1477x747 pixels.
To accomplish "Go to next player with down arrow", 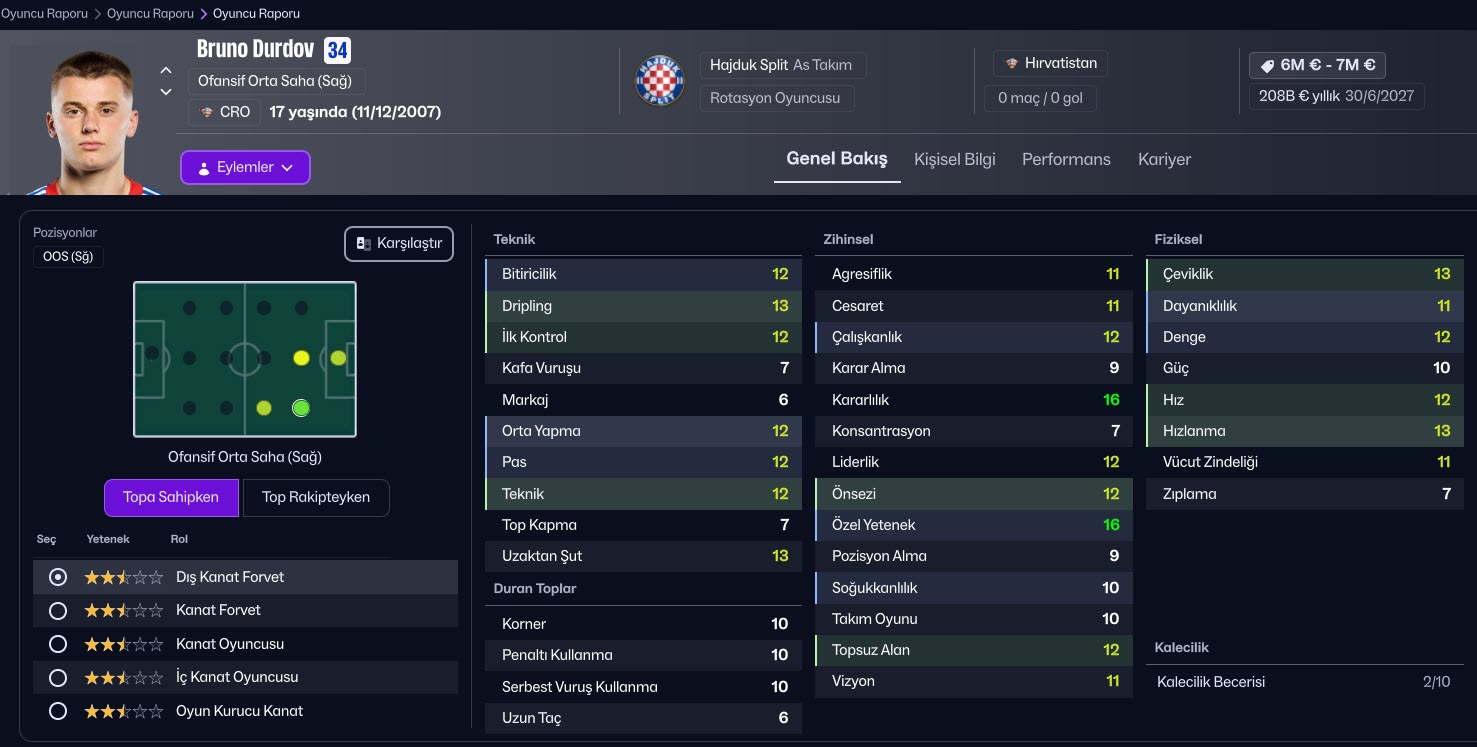I will [166, 93].
